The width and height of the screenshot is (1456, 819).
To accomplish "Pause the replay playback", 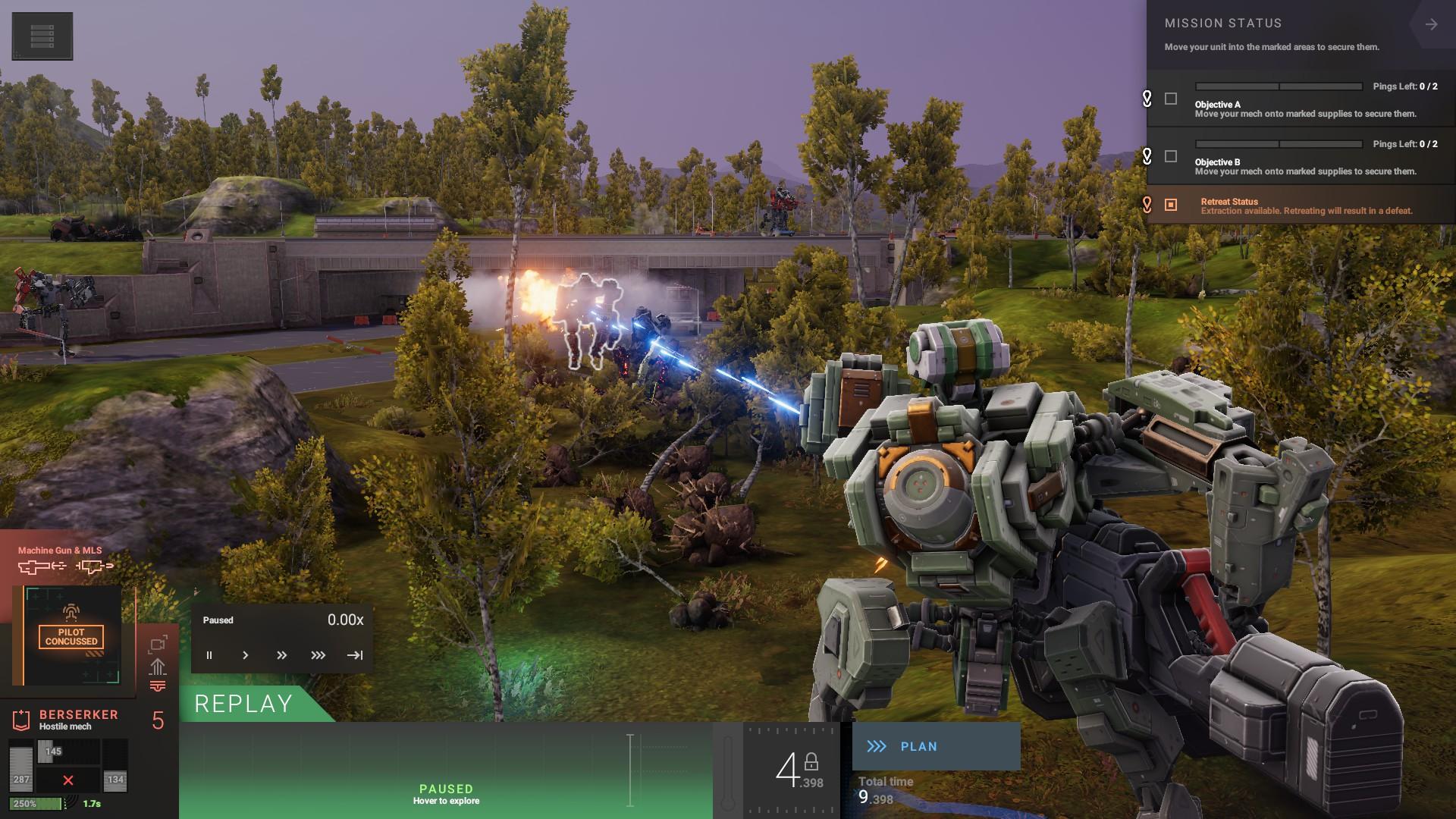I will click(209, 655).
